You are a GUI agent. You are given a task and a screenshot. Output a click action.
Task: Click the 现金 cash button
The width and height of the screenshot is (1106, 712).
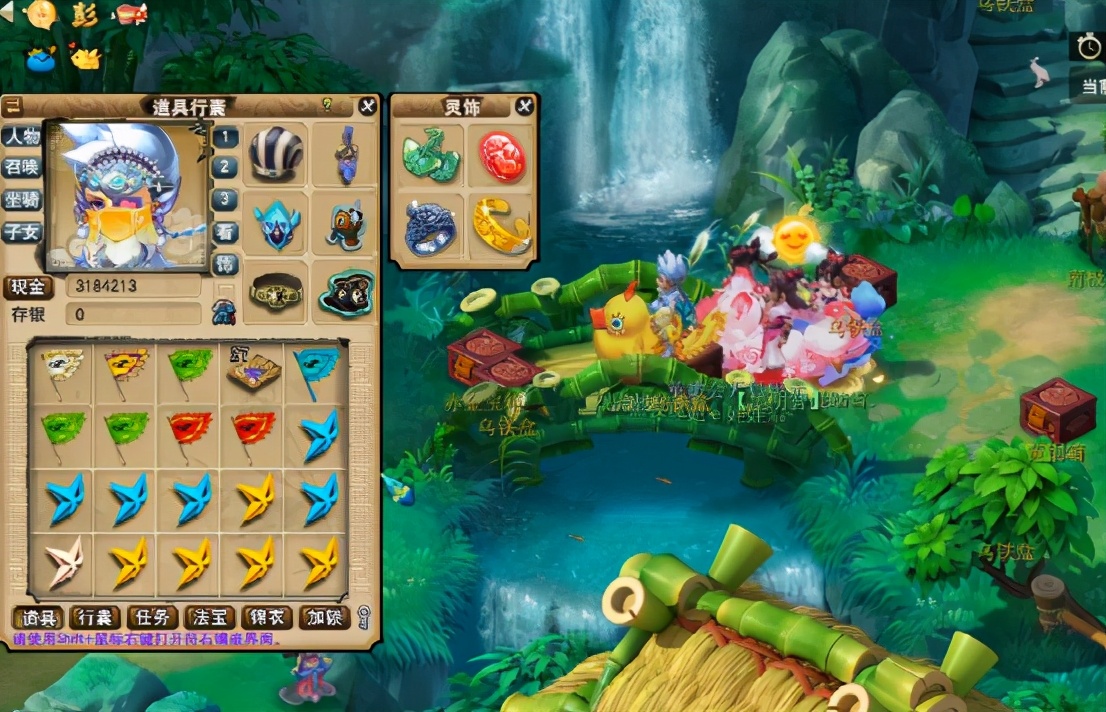(29, 287)
